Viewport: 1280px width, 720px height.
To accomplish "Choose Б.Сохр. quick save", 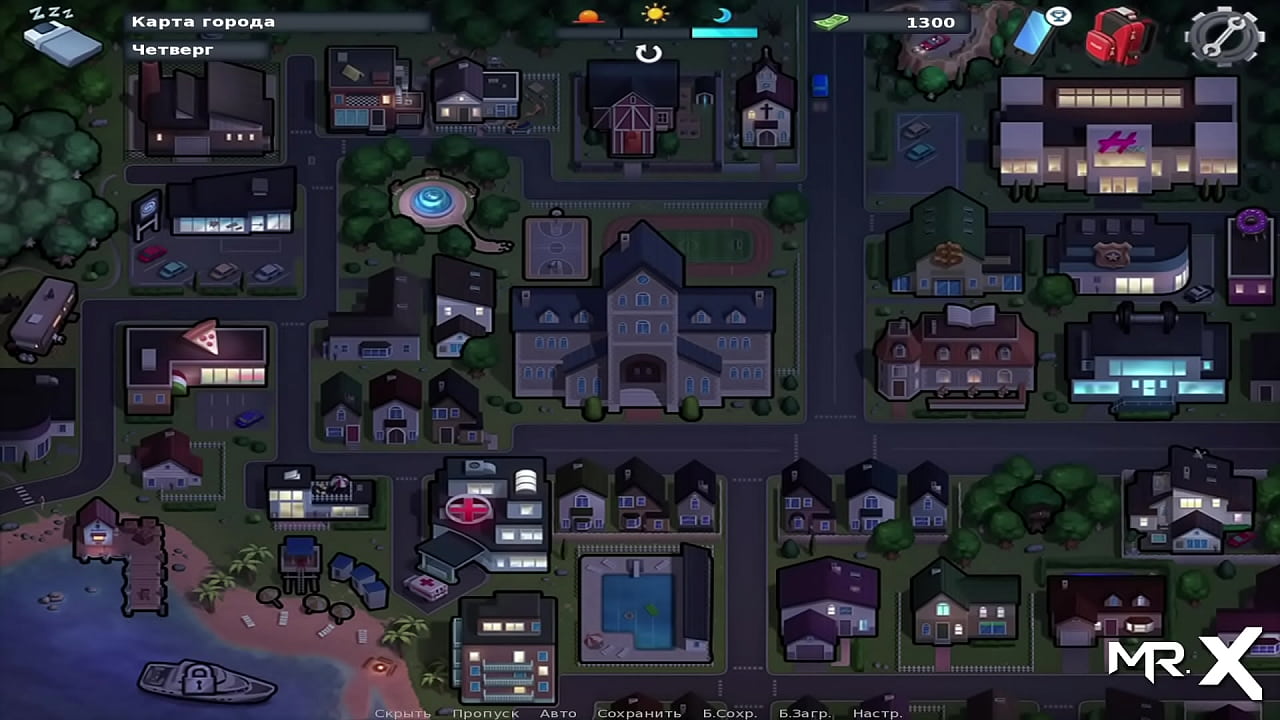I will (x=729, y=713).
